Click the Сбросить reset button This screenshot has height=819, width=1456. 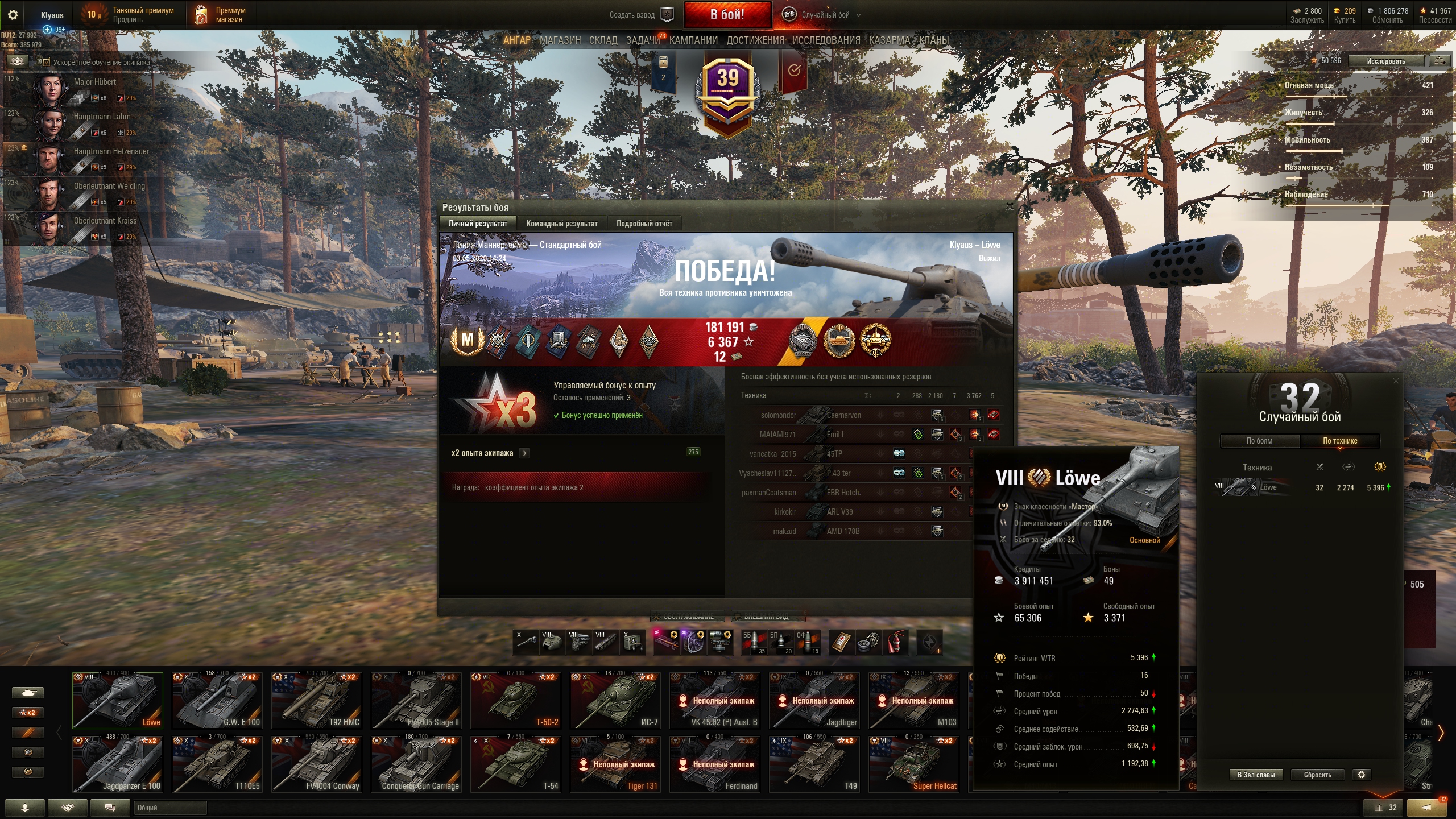click(x=1317, y=775)
